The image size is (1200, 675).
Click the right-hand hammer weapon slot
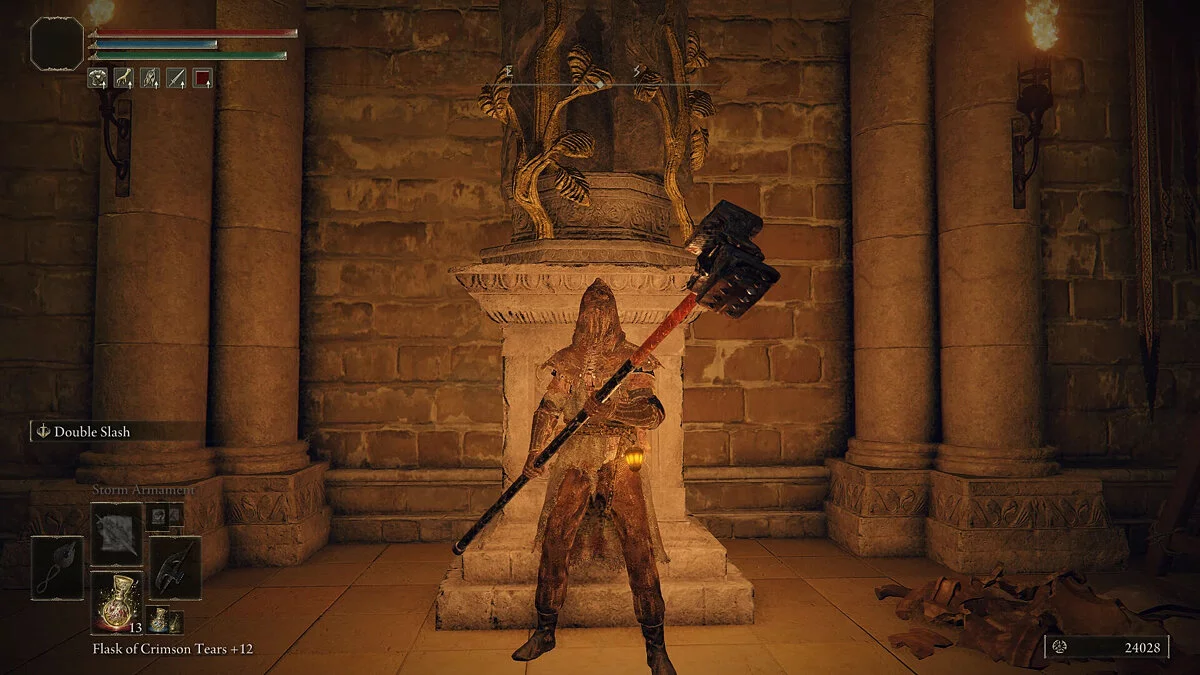pyautogui.click(x=175, y=567)
